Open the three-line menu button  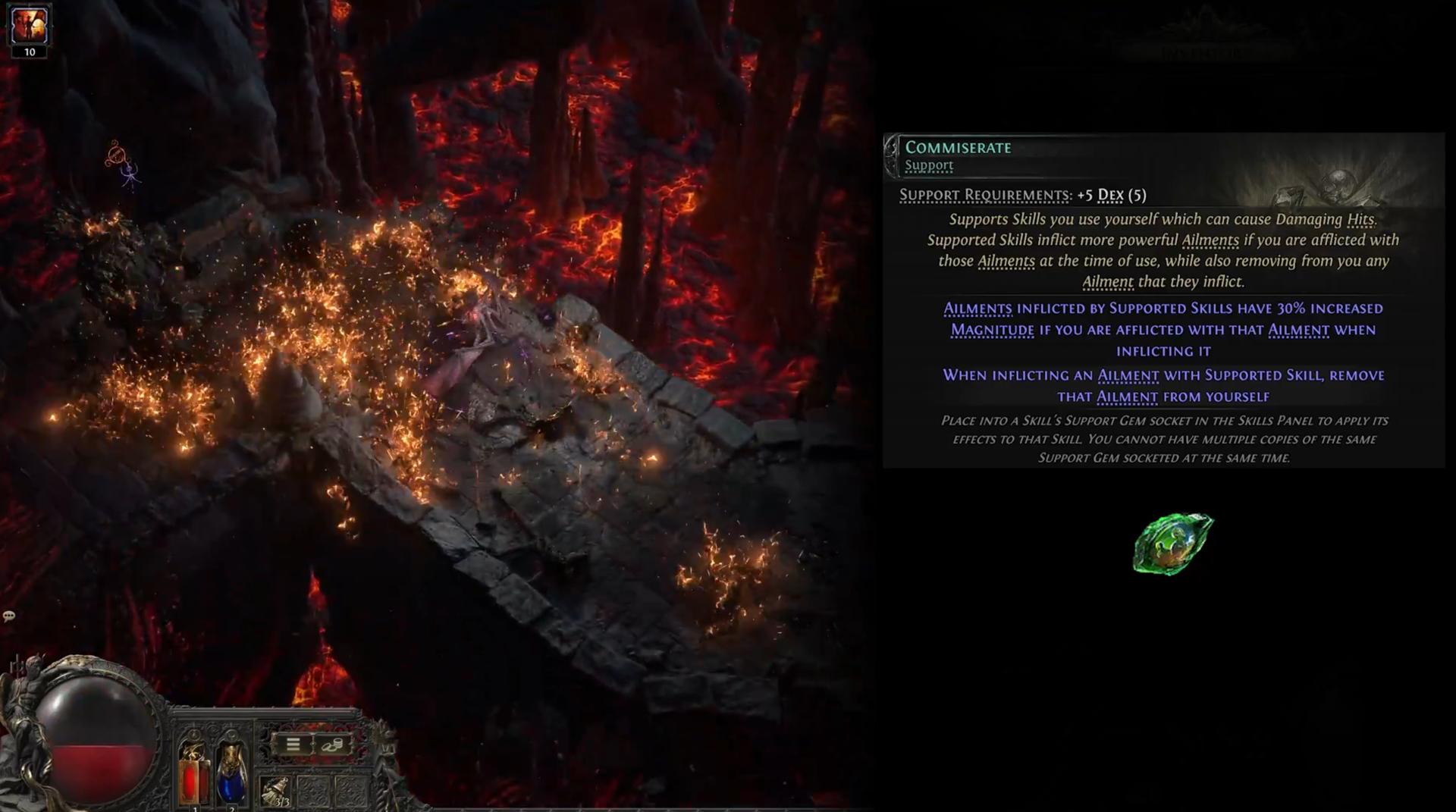293,745
